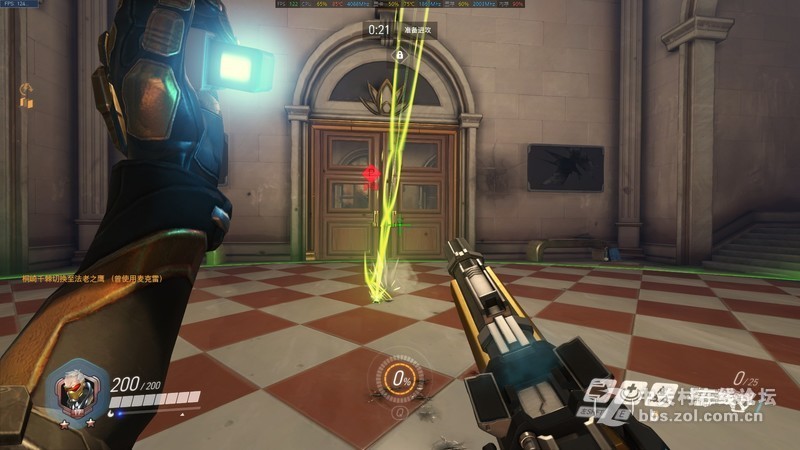The width and height of the screenshot is (800, 450).
Task: Select the locked objective diamond icon
Action: click(400, 55)
